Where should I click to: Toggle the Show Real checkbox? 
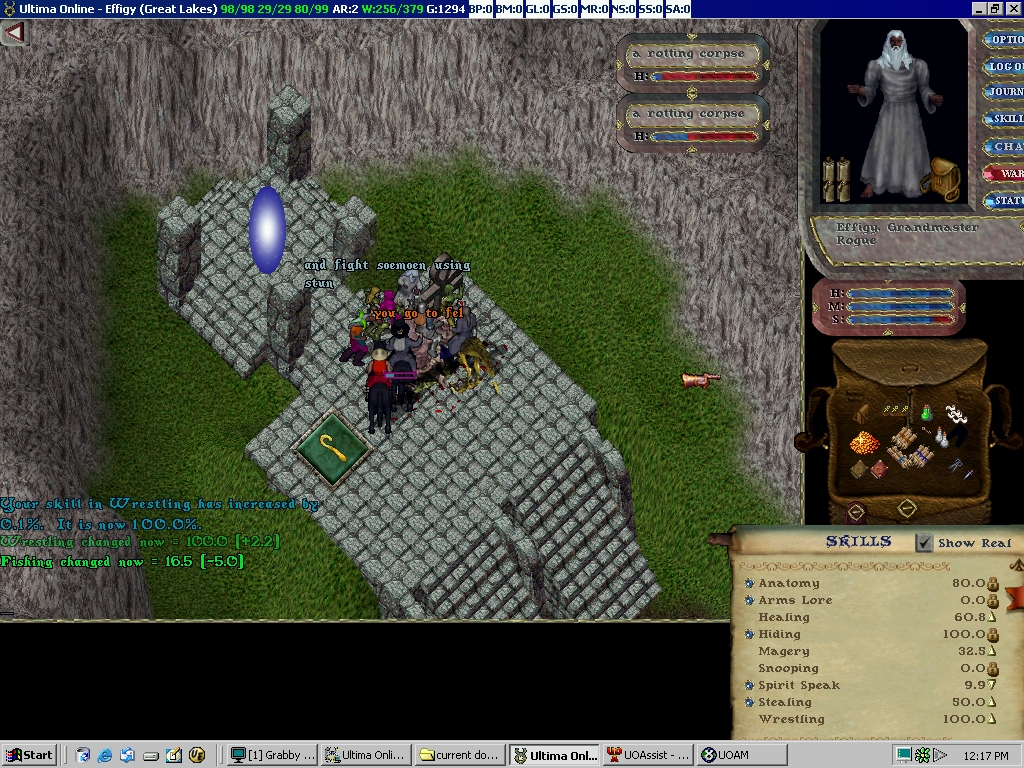pyautogui.click(x=925, y=543)
